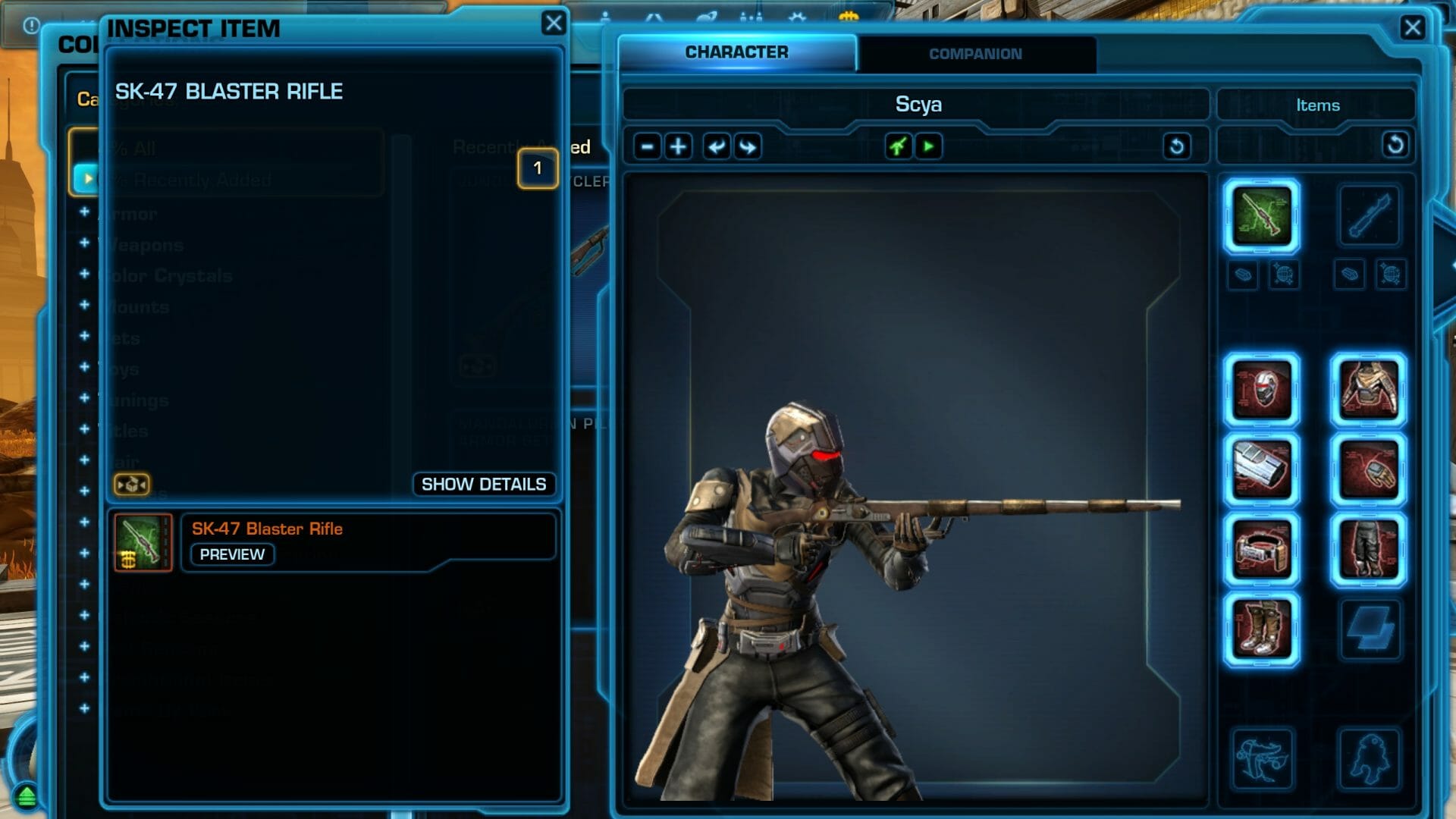Close the Inspect Item window

coord(554,24)
